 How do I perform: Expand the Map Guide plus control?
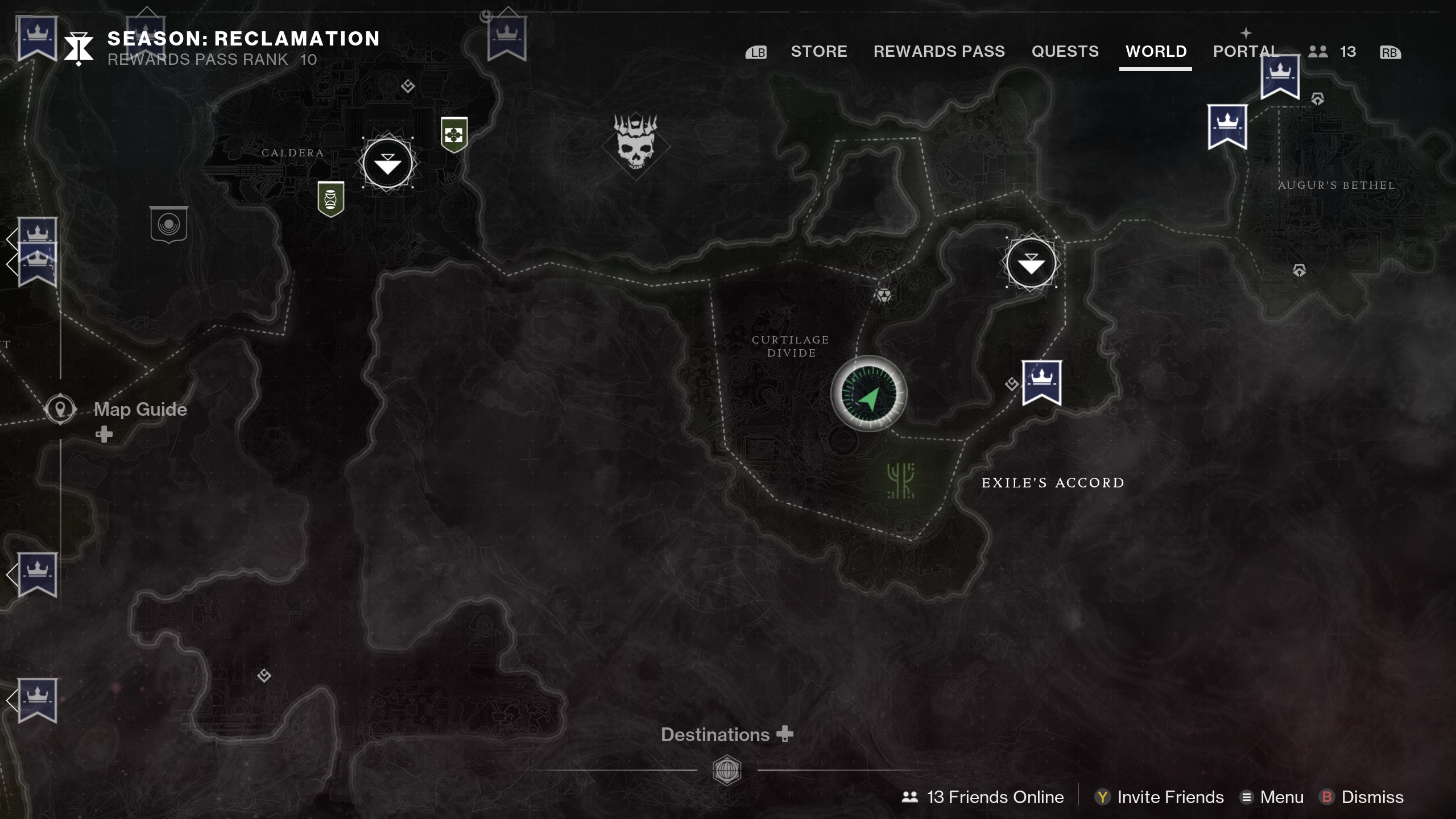(x=104, y=435)
